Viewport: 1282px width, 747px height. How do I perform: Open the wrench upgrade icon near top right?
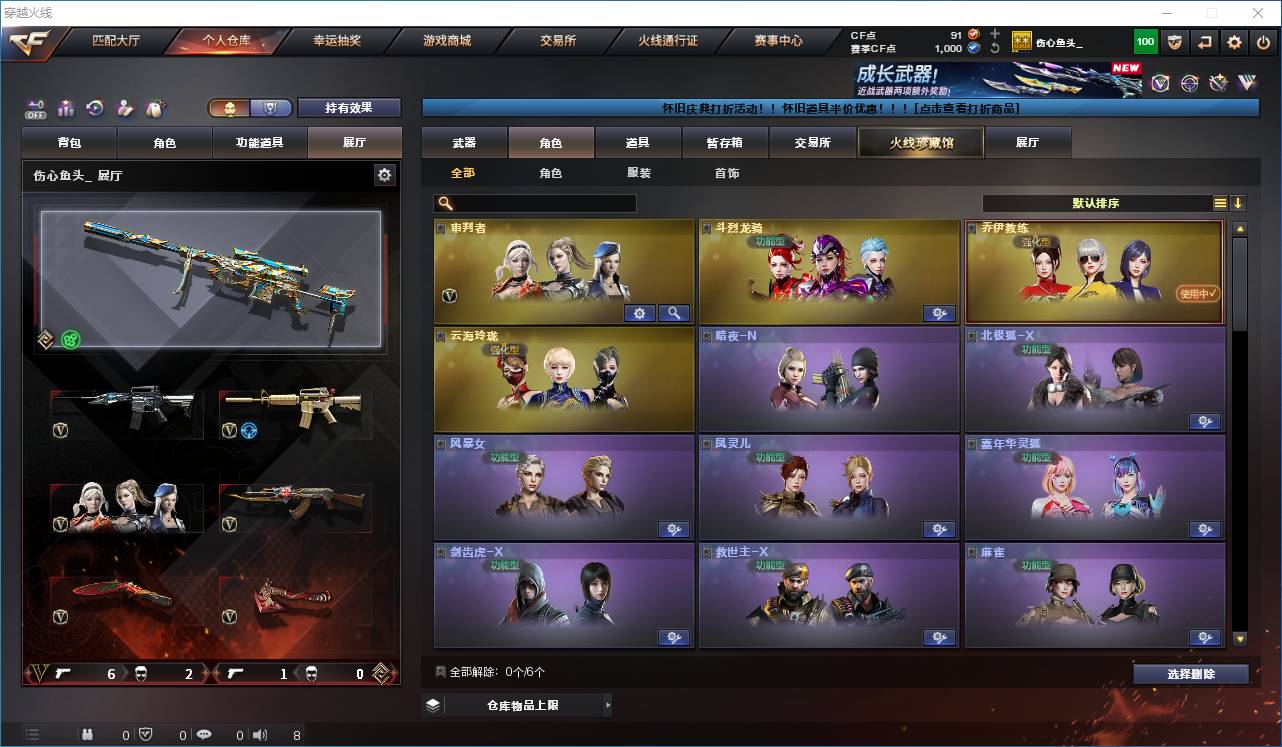click(1217, 81)
